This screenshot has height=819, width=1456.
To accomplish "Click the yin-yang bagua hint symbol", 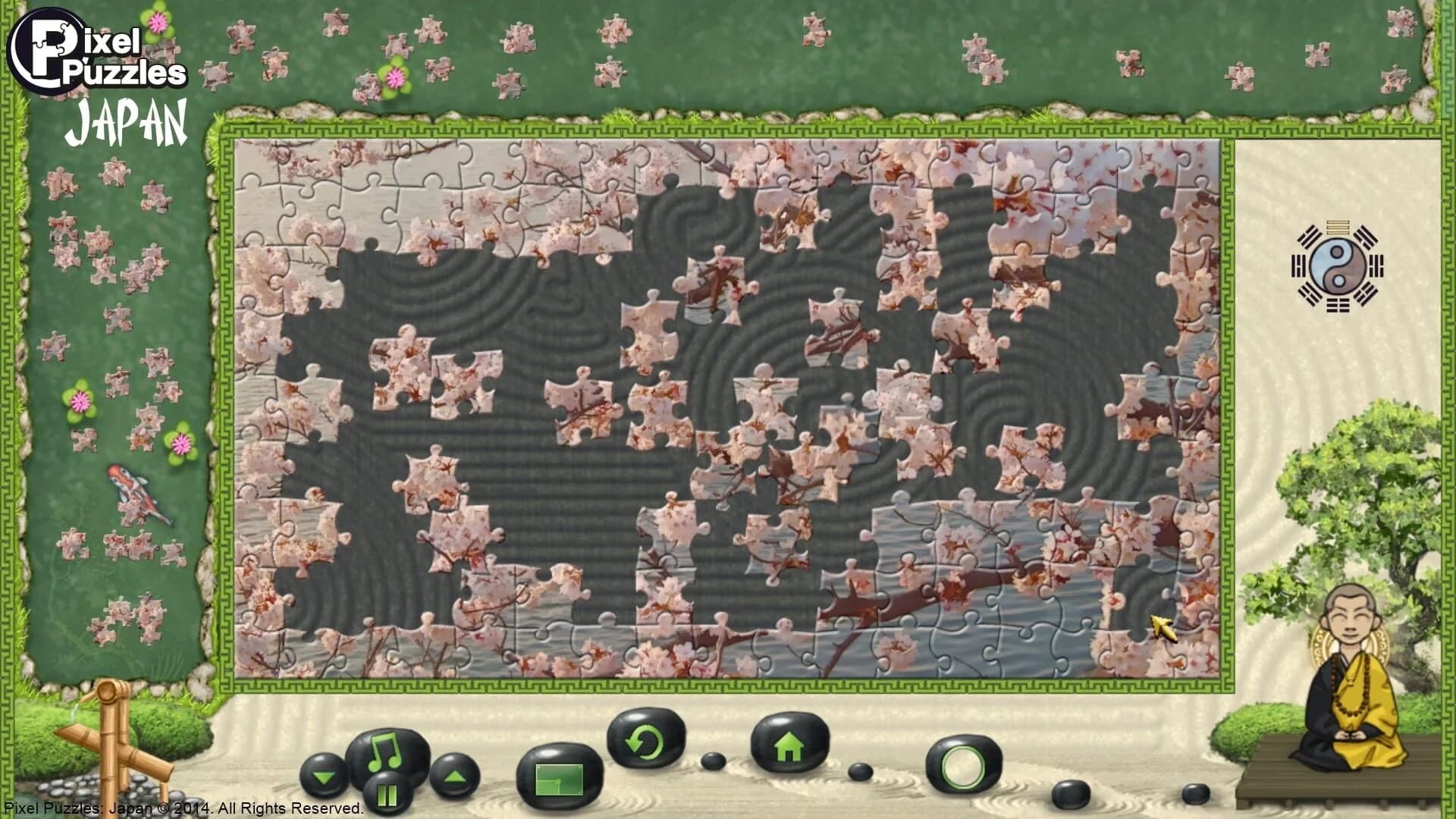I will point(1338,268).
